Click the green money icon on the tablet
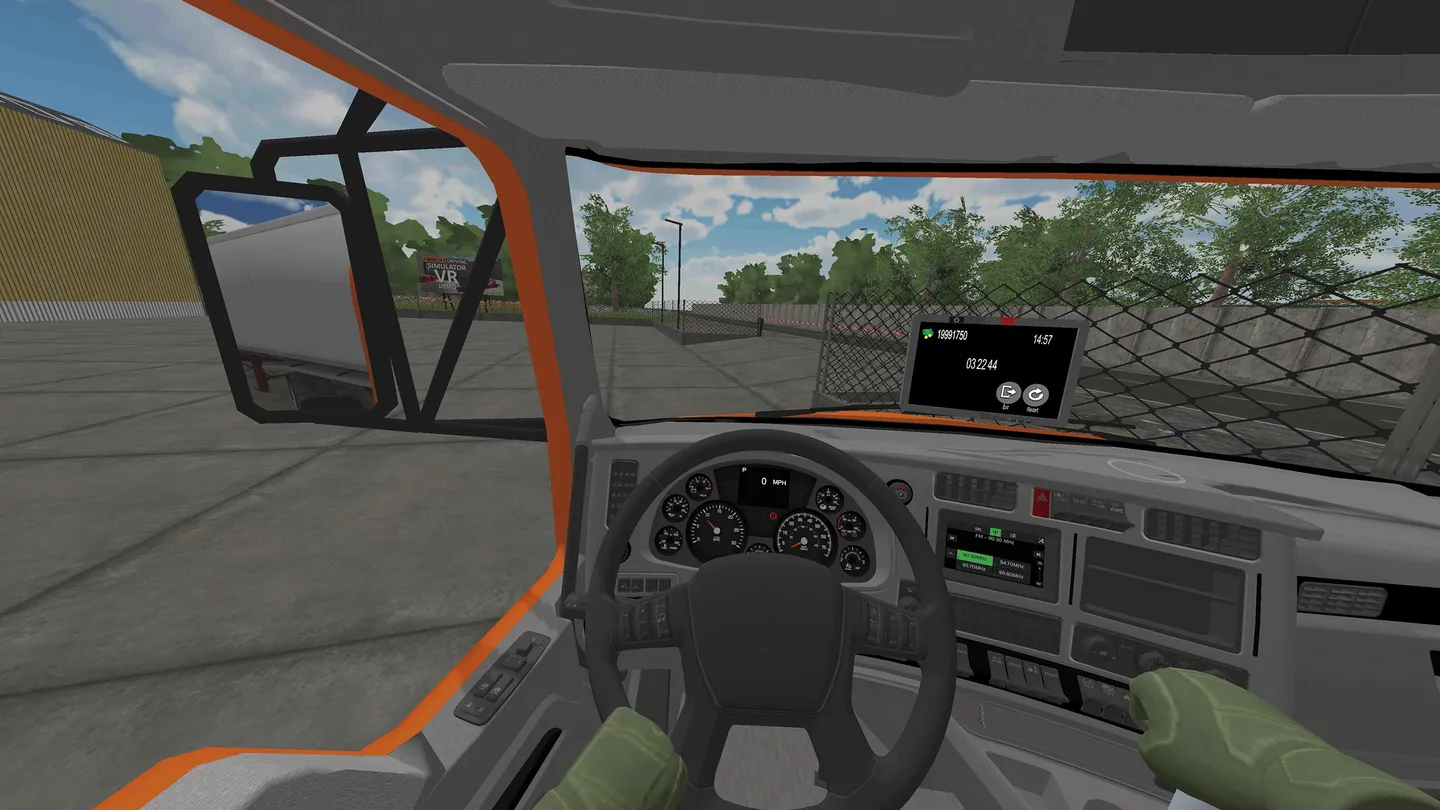1440x810 pixels. point(928,333)
